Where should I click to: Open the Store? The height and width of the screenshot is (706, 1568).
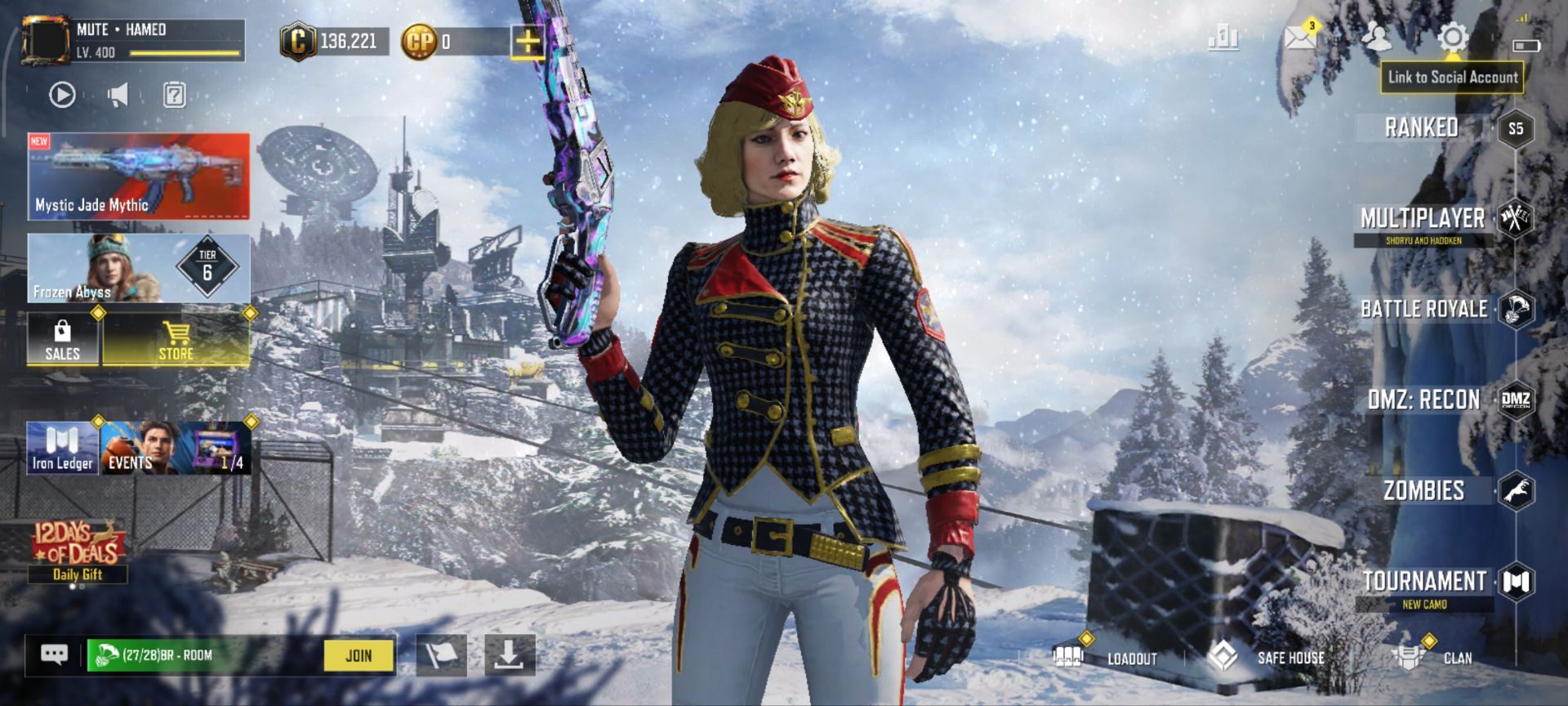point(176,339)
